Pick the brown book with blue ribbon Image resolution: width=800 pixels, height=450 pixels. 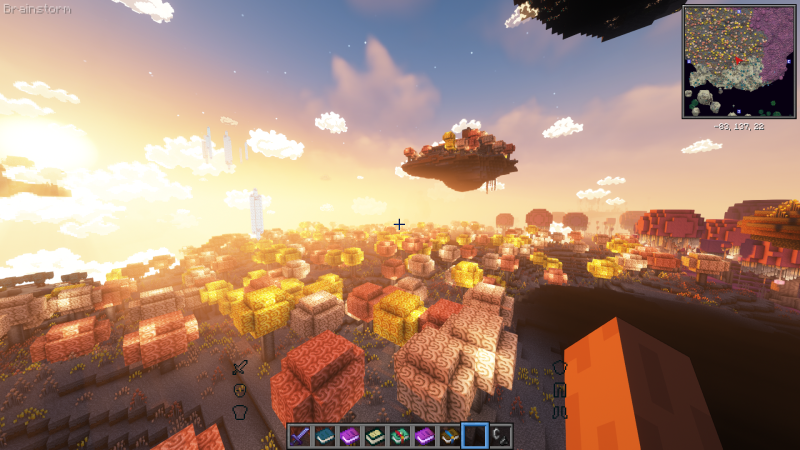coord(450,436)
